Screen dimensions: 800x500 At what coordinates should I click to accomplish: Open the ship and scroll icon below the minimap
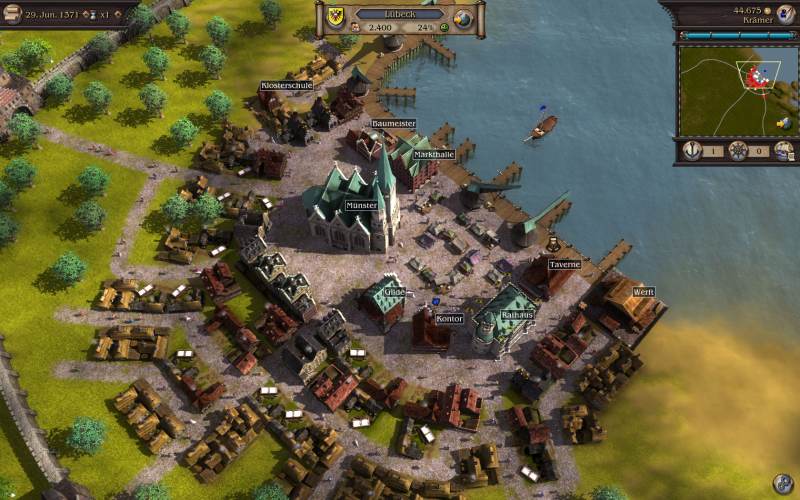click(783, 150)
